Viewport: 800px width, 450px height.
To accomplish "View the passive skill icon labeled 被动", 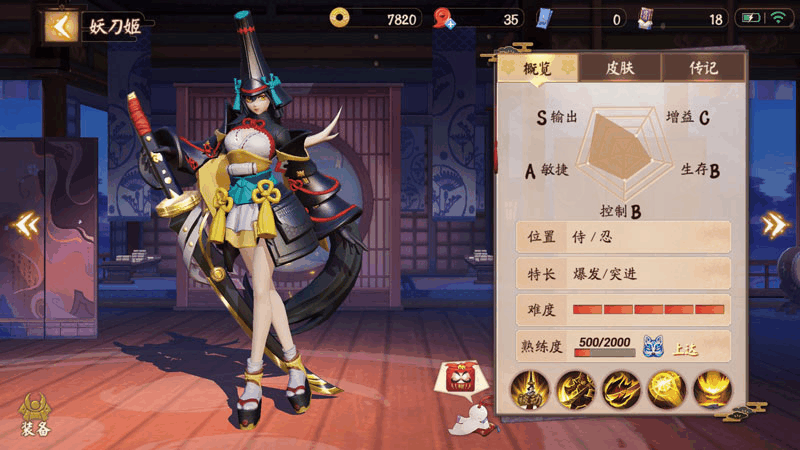I will pos(529,388).
